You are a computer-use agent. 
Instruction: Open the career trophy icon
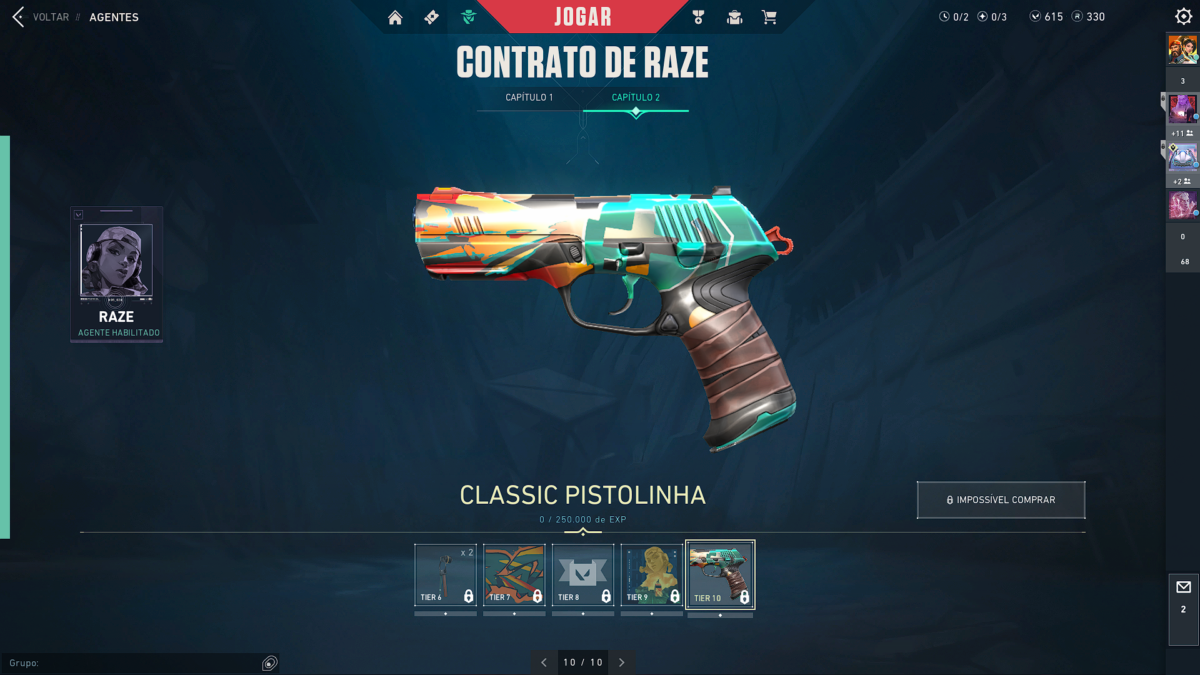pyautogui.click(x=698, y=17)
